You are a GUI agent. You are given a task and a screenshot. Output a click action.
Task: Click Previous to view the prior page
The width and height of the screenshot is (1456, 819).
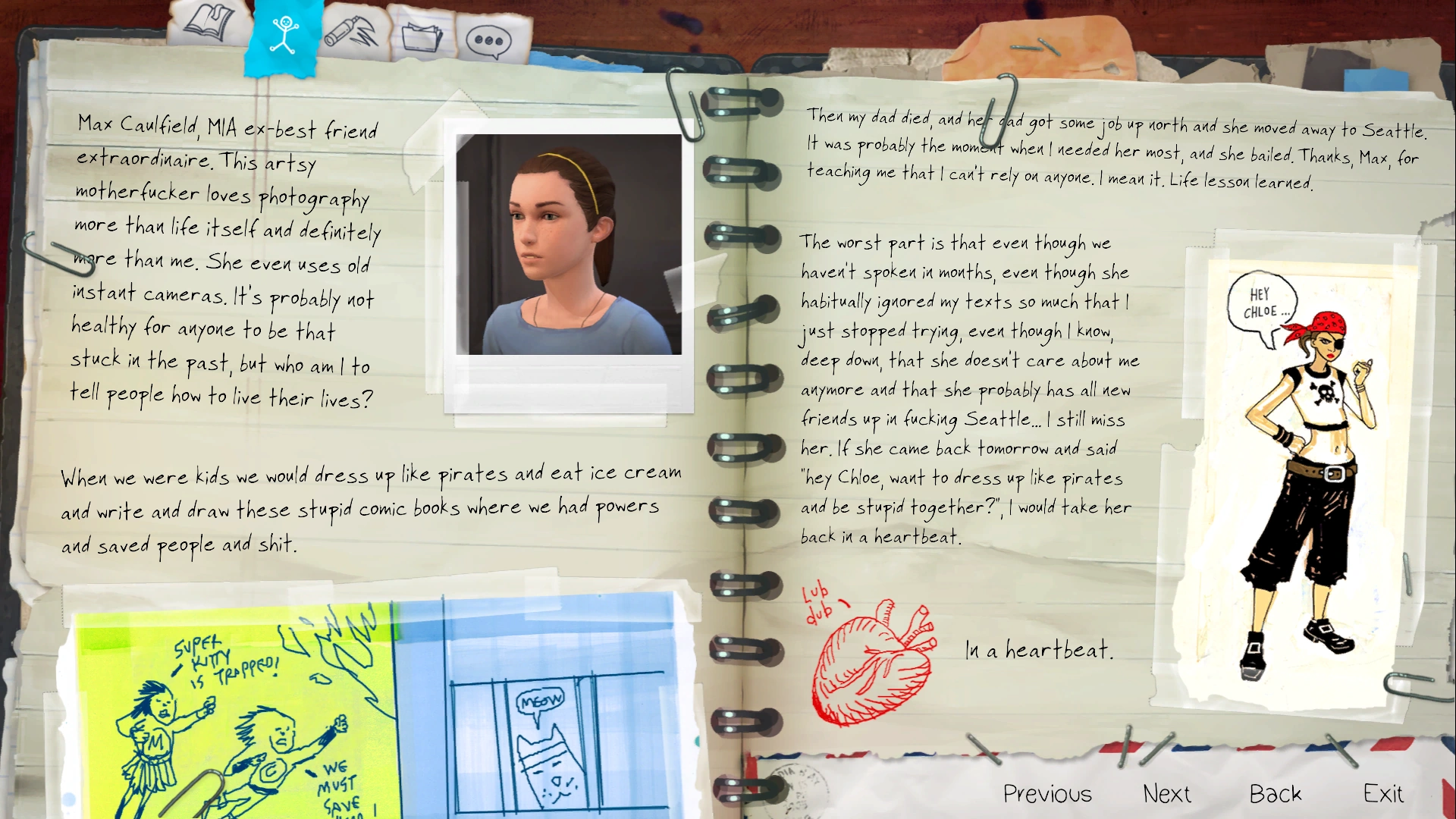click(1047, 793)
